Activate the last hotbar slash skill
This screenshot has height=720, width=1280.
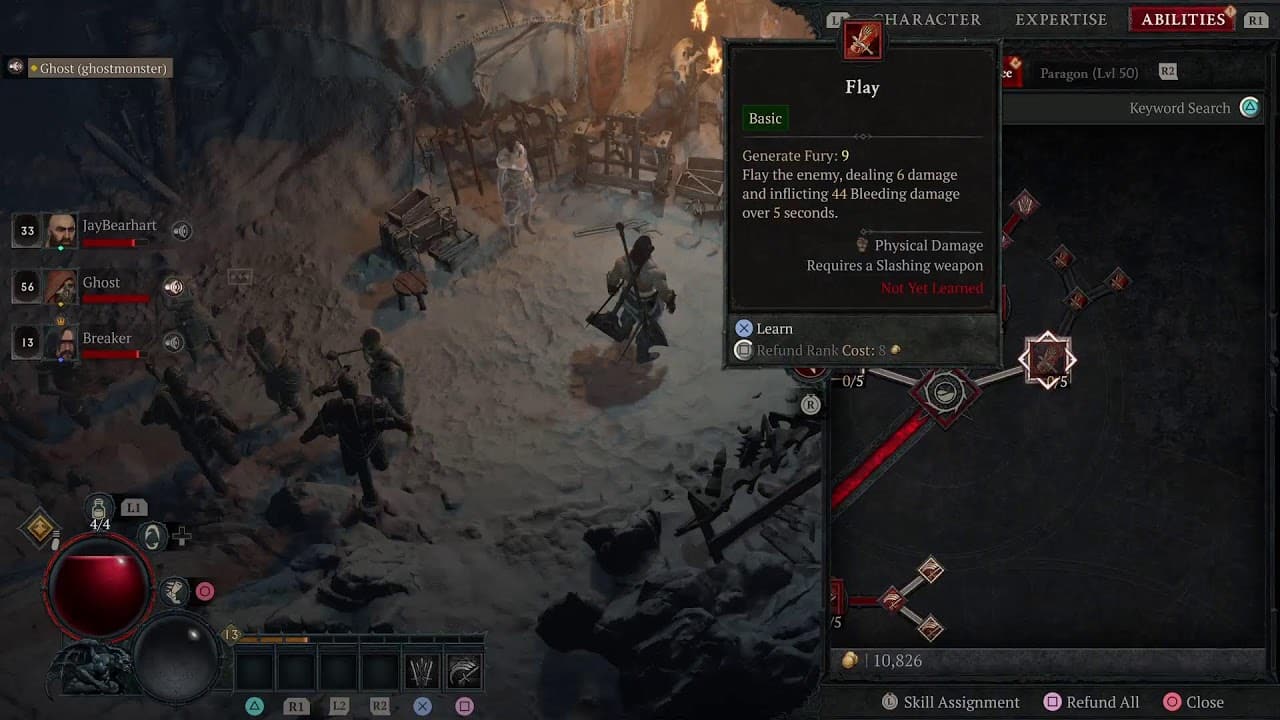[465, 671]
